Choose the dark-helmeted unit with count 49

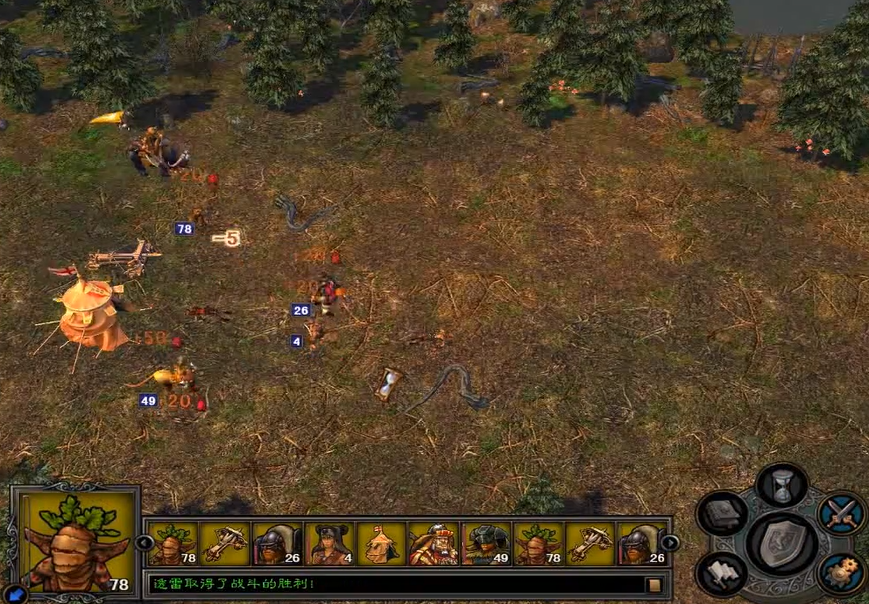(x=485, y=543)
